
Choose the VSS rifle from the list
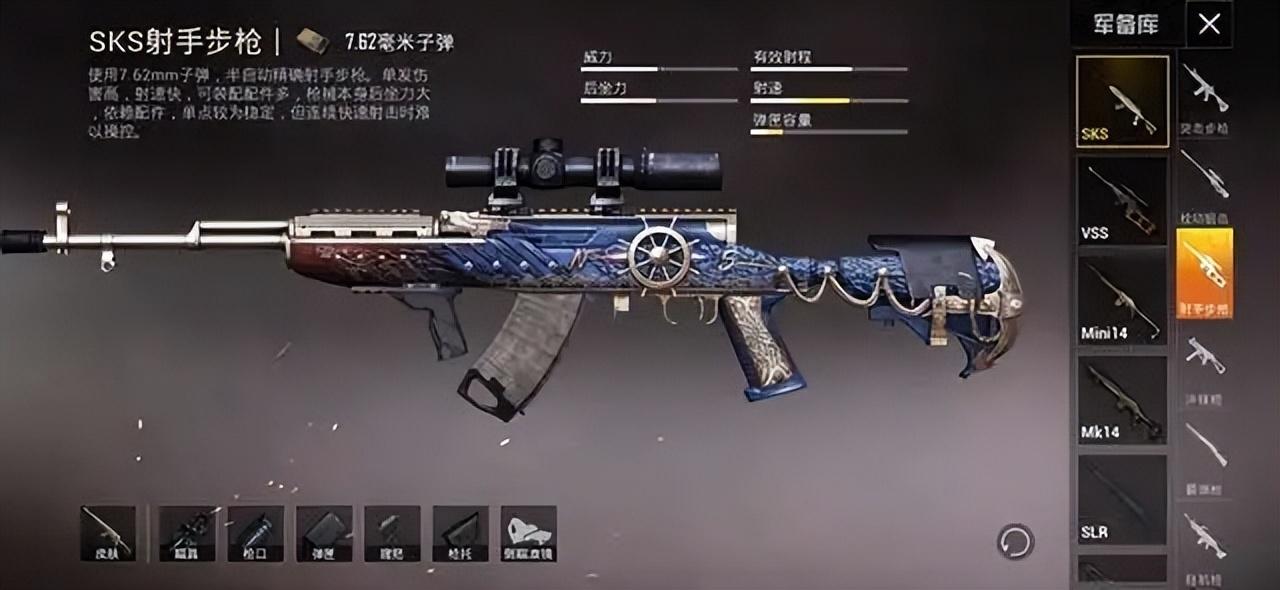coord(1122,200)
